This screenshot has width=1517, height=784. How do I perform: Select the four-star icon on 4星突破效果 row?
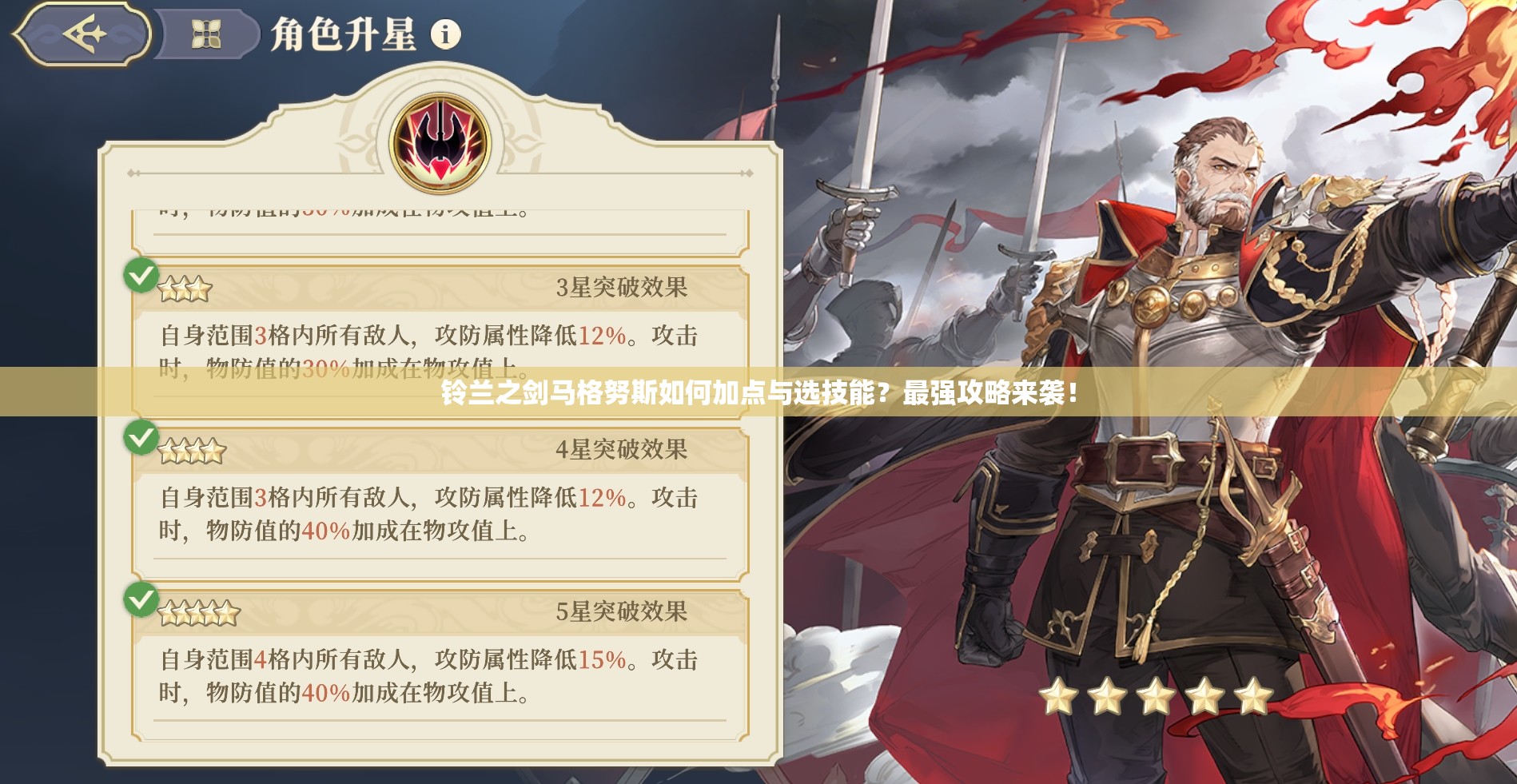193,450
